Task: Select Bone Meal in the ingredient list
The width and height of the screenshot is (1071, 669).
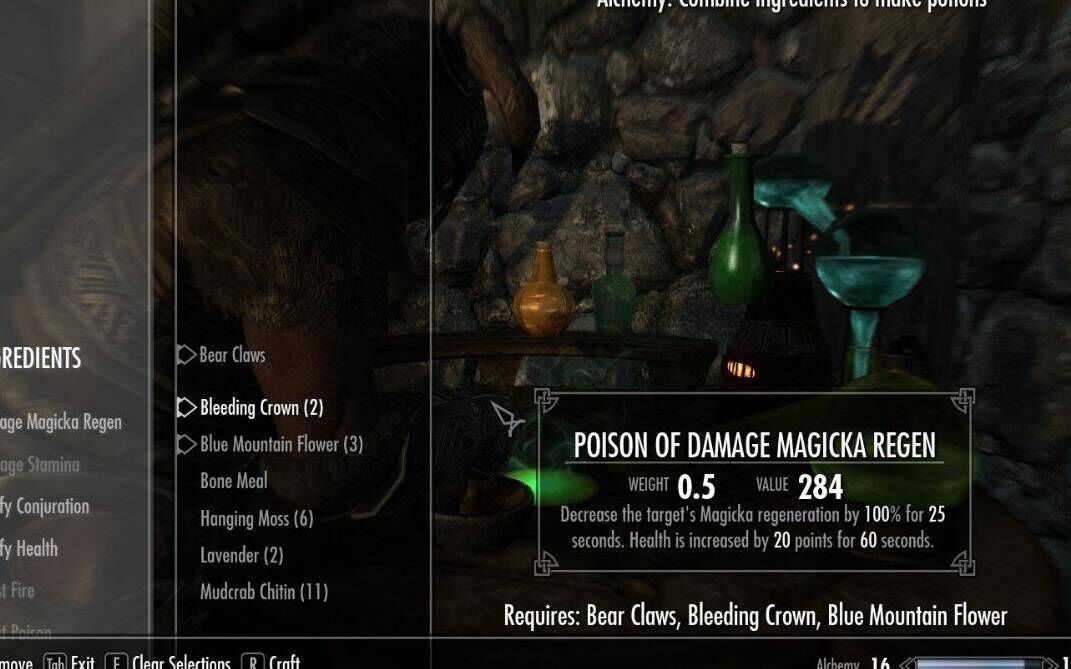Action: tap(234, 481)
